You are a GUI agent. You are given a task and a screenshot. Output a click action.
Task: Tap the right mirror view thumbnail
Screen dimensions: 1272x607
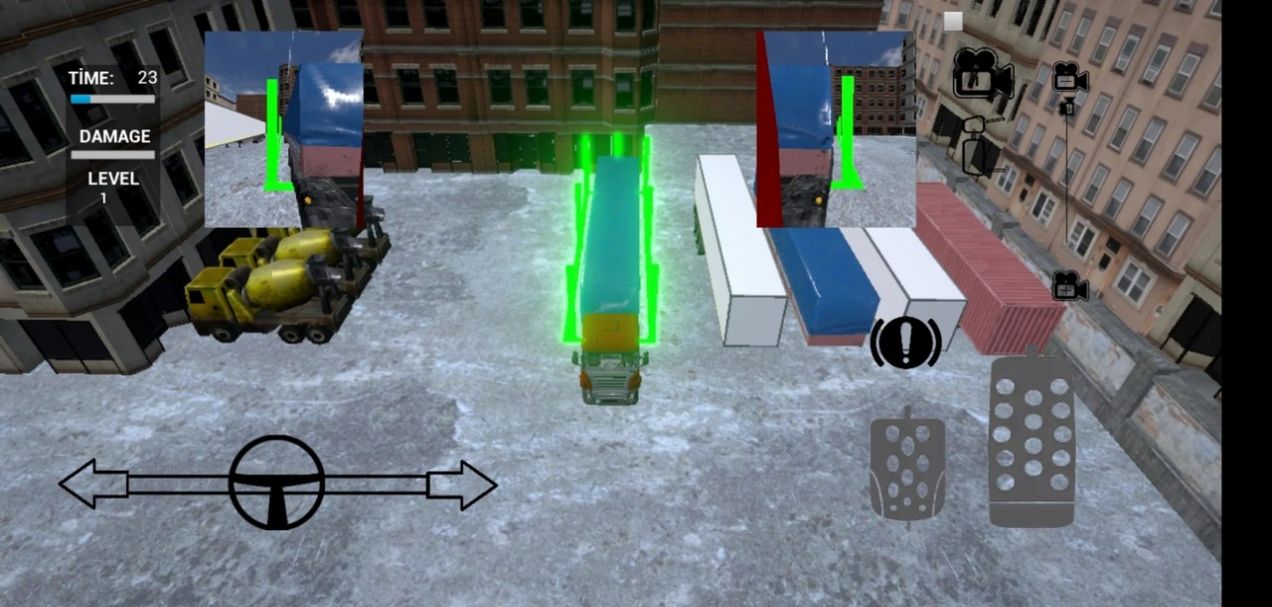click(x=836, y=129)
